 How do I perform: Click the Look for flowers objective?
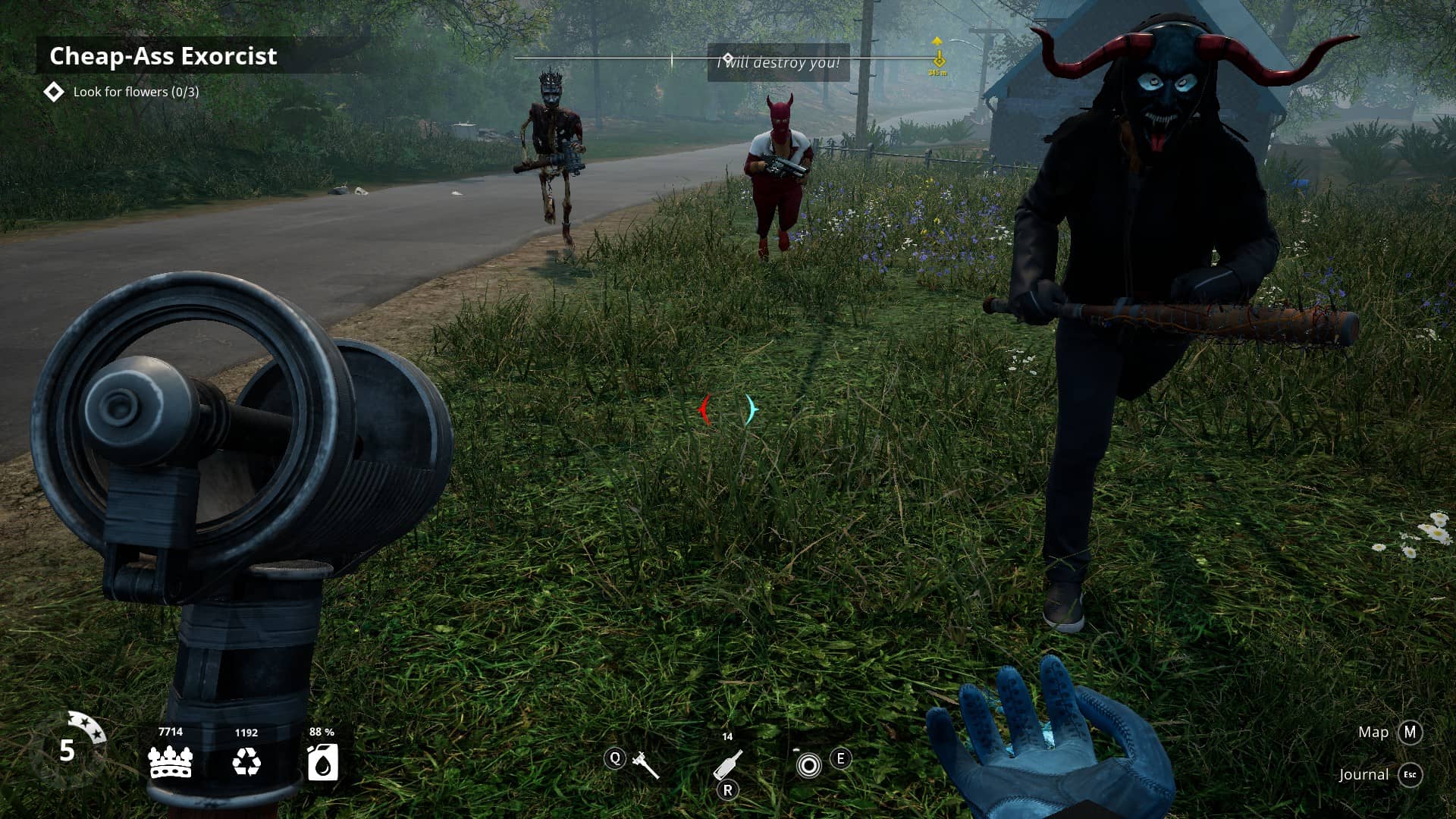[x=136, y=92]
